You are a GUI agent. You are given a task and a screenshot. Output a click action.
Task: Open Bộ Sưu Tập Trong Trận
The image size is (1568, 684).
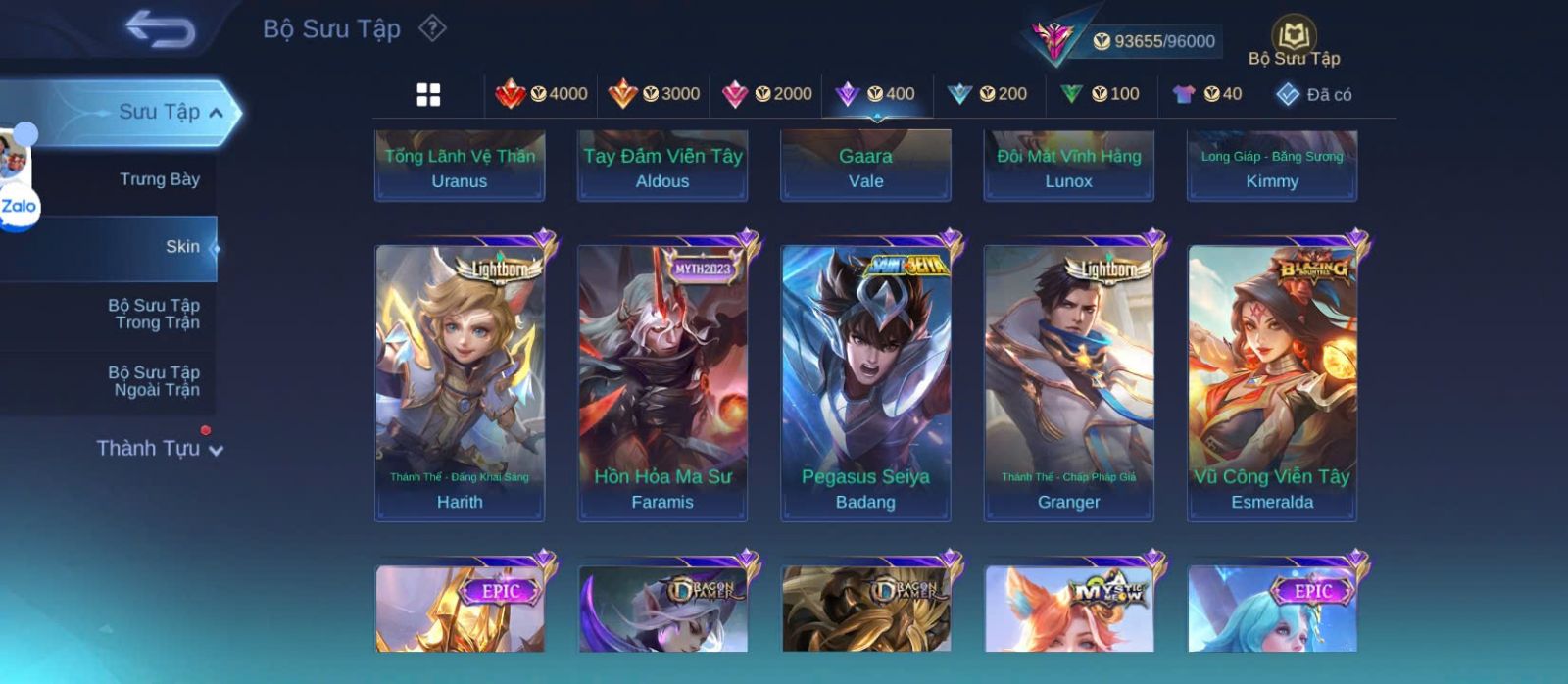coord(155,314)
